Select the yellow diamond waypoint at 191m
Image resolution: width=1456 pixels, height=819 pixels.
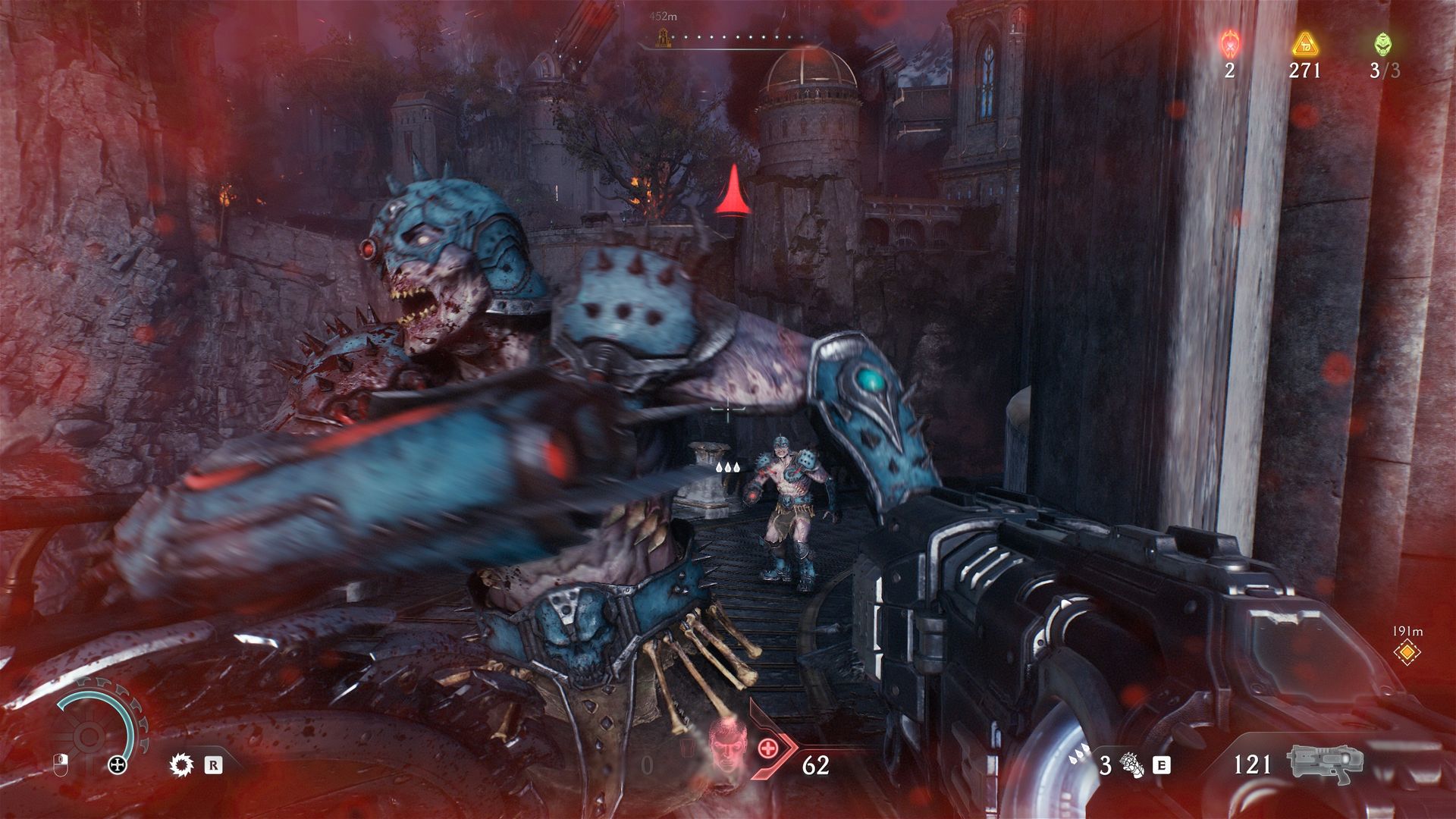click(1407, 651)
